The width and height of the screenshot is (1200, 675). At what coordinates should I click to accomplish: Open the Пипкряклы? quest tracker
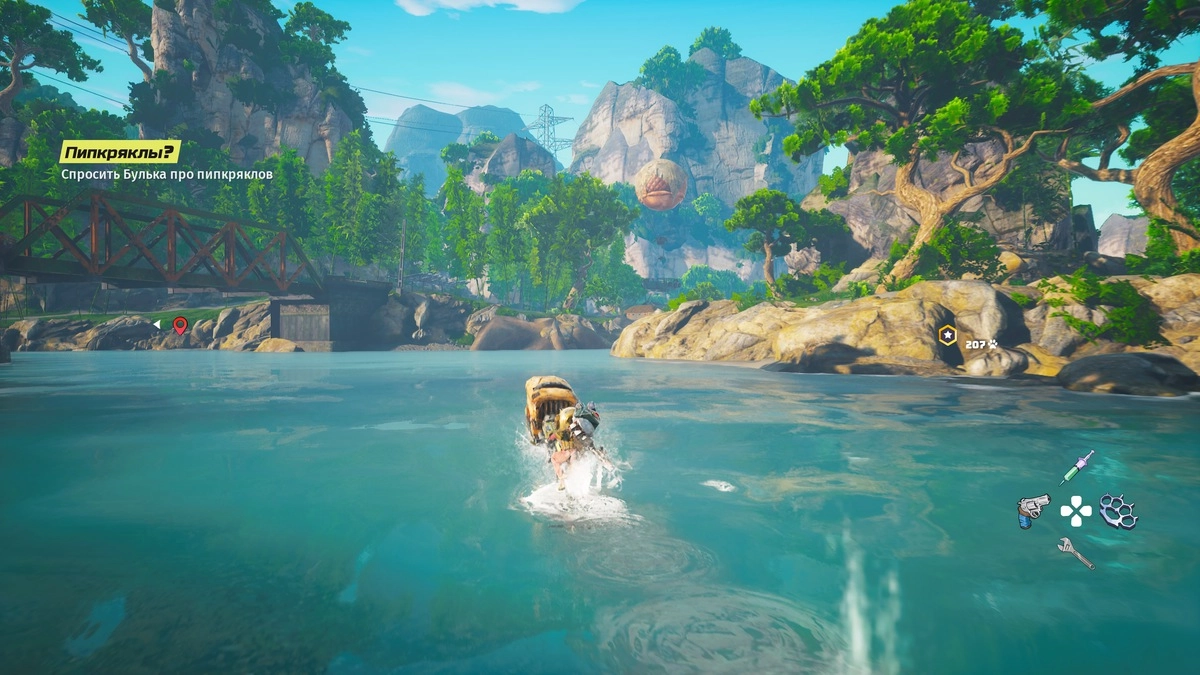[120, 152]
